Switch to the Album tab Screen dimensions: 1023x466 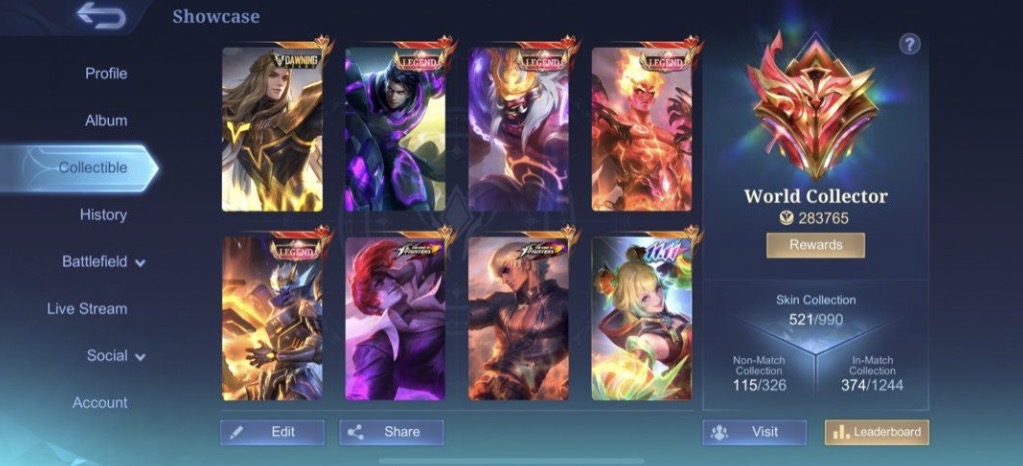pos(106,120)
